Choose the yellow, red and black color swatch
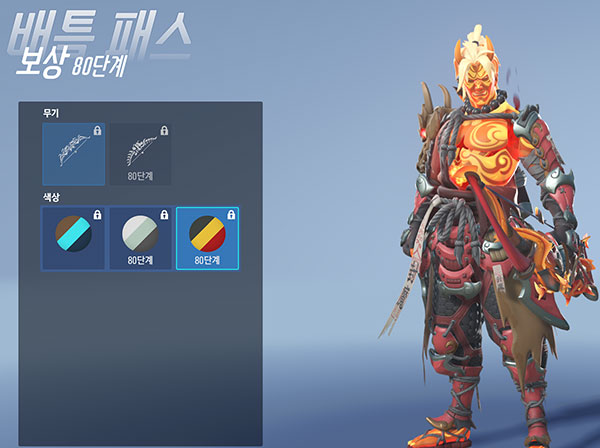Viewport: 600px width, 448px height. coord(206,237)
